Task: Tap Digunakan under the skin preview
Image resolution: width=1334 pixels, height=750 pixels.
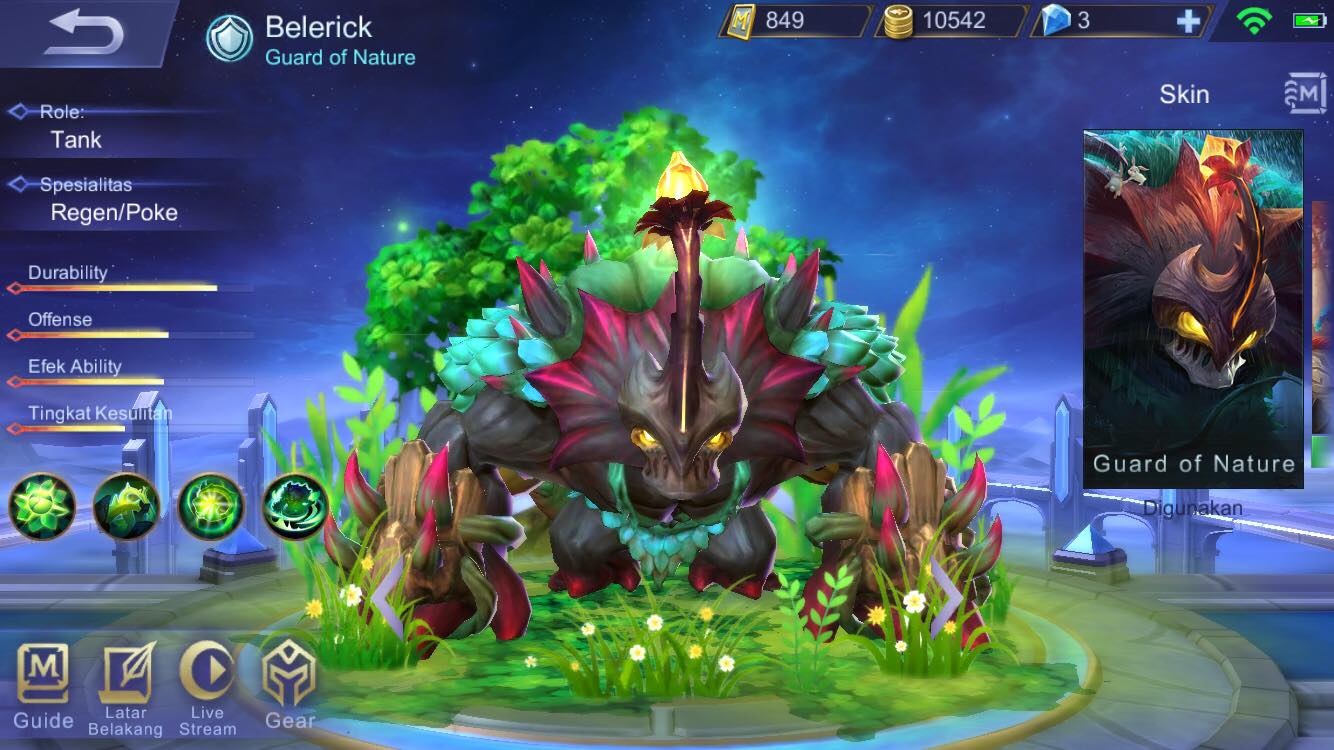Action: click(x=1192, y=508)
